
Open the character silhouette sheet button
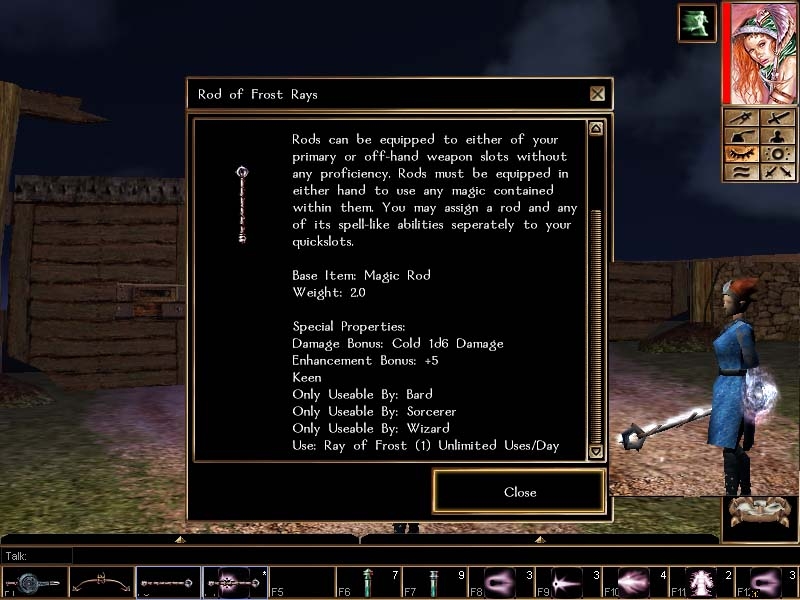coord(778,137)
